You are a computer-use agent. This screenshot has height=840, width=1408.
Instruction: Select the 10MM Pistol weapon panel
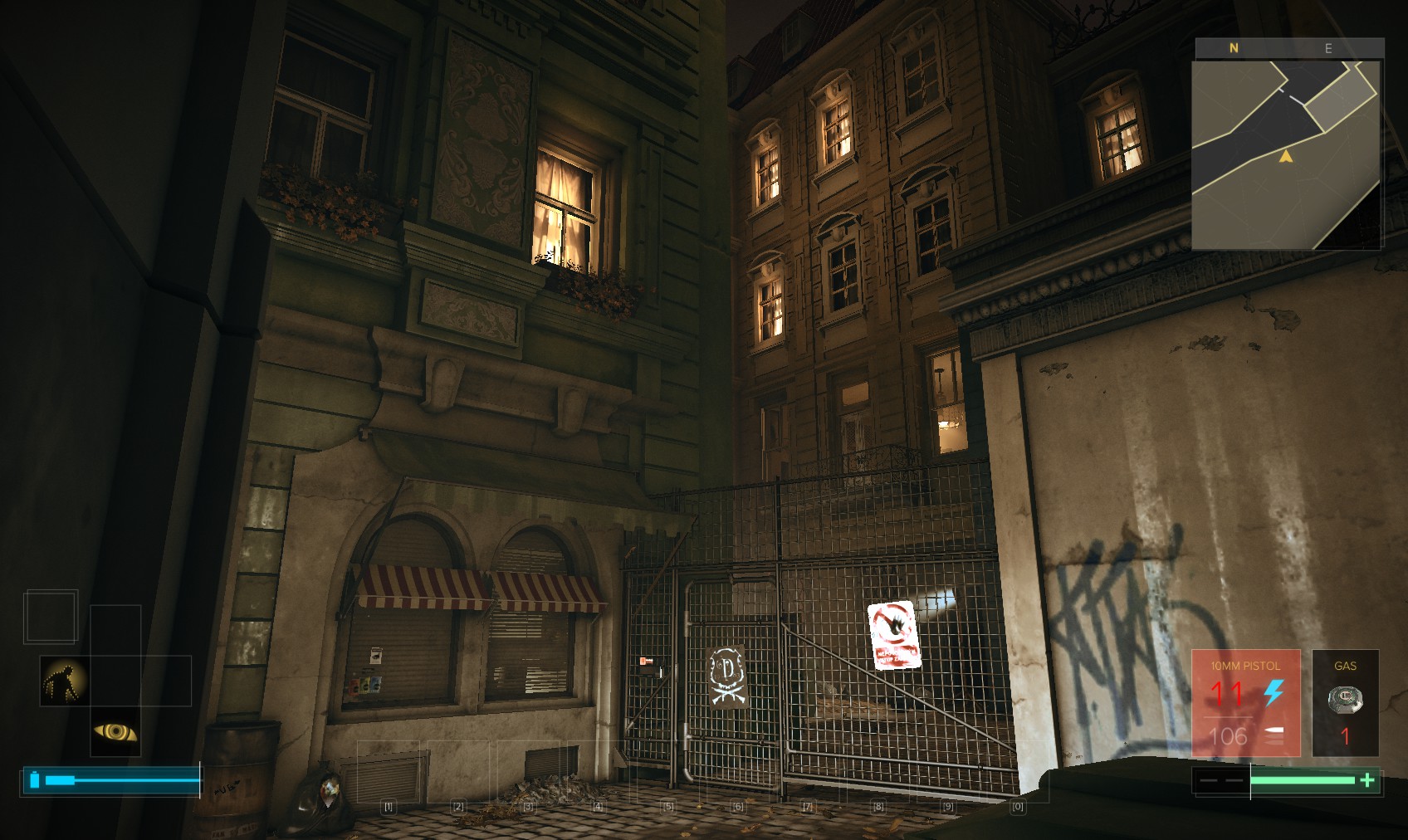1245,702
